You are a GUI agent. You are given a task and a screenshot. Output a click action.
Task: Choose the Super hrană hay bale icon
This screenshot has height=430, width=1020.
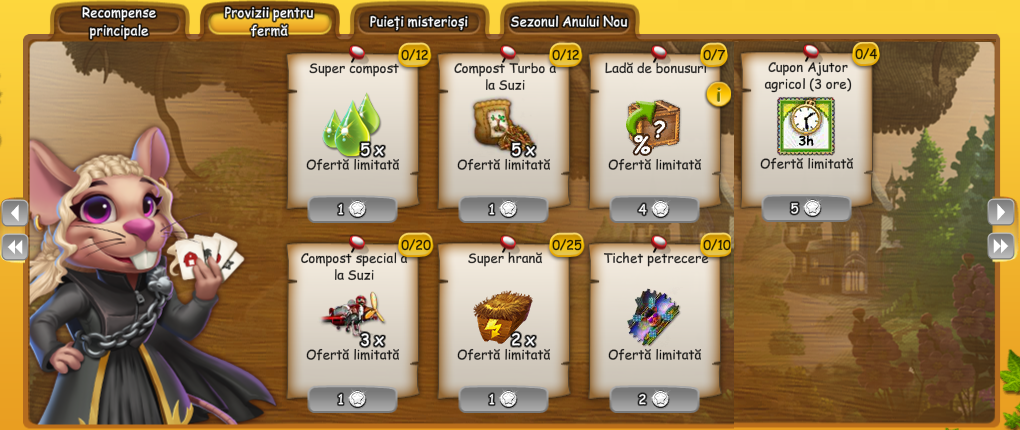tap(500, 315)
